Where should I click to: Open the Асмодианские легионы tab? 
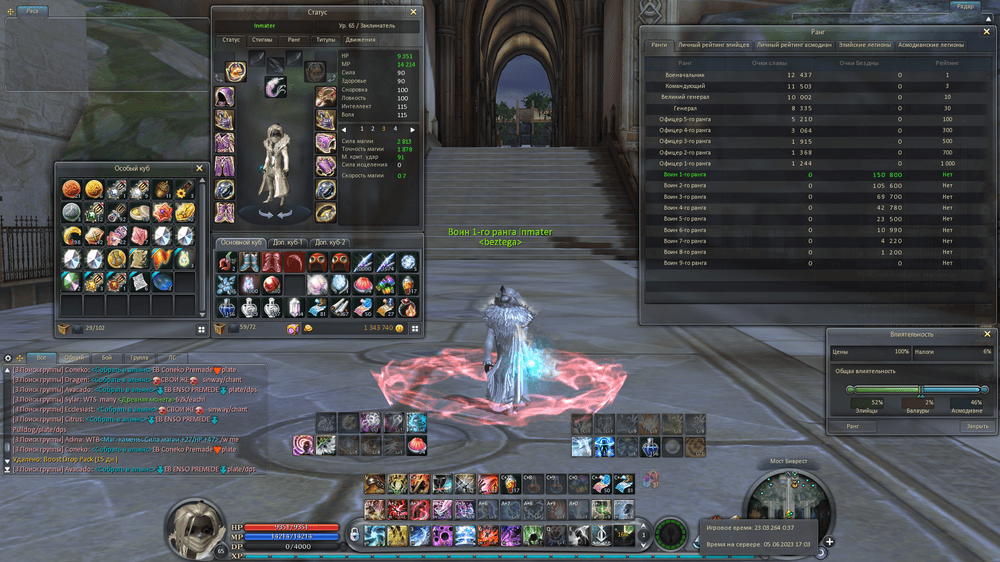931,45
